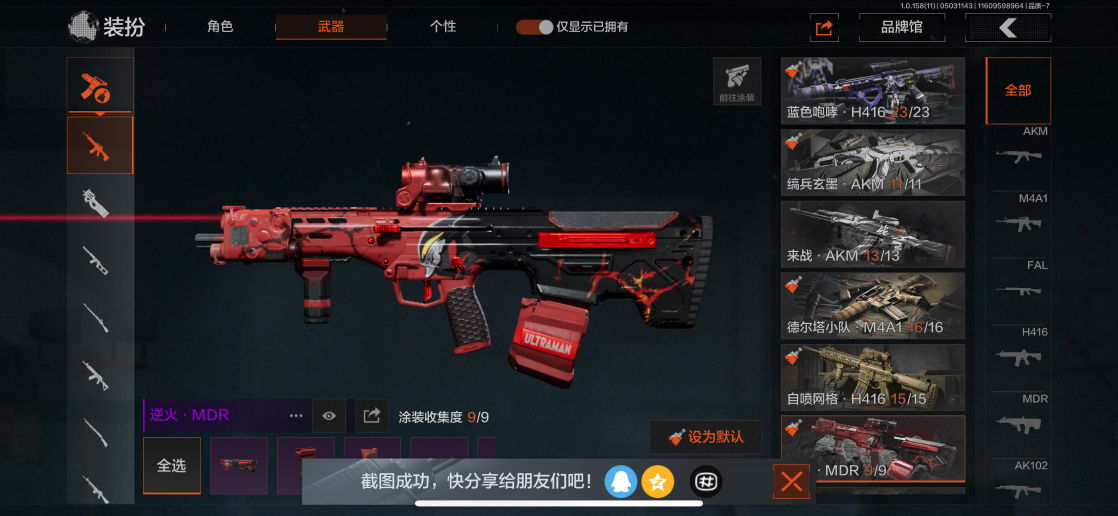
Task: Switch to the 角色 tab
Action: 220,27
